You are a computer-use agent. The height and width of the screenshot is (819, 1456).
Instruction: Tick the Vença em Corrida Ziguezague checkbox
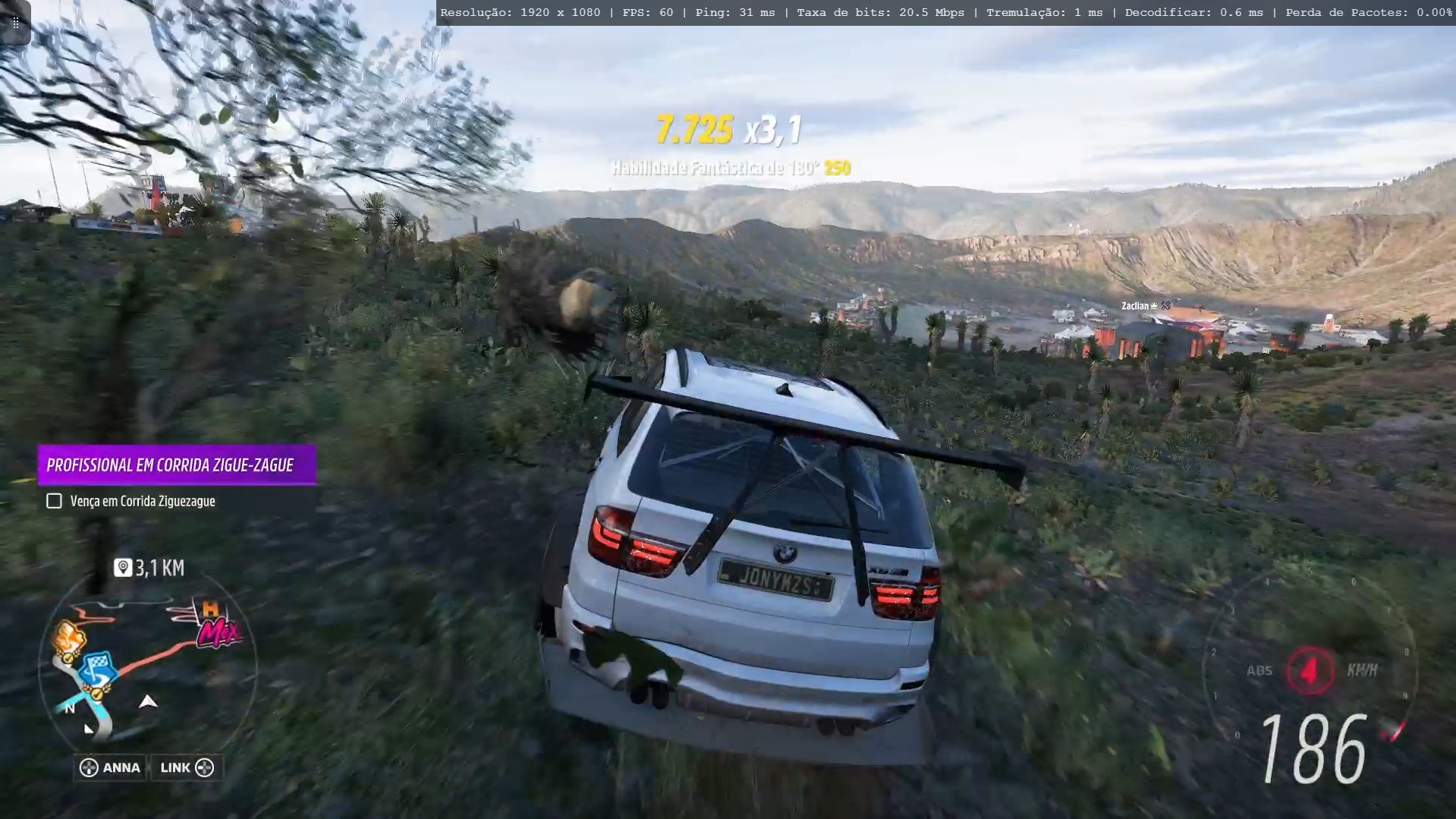coord(54,501)
